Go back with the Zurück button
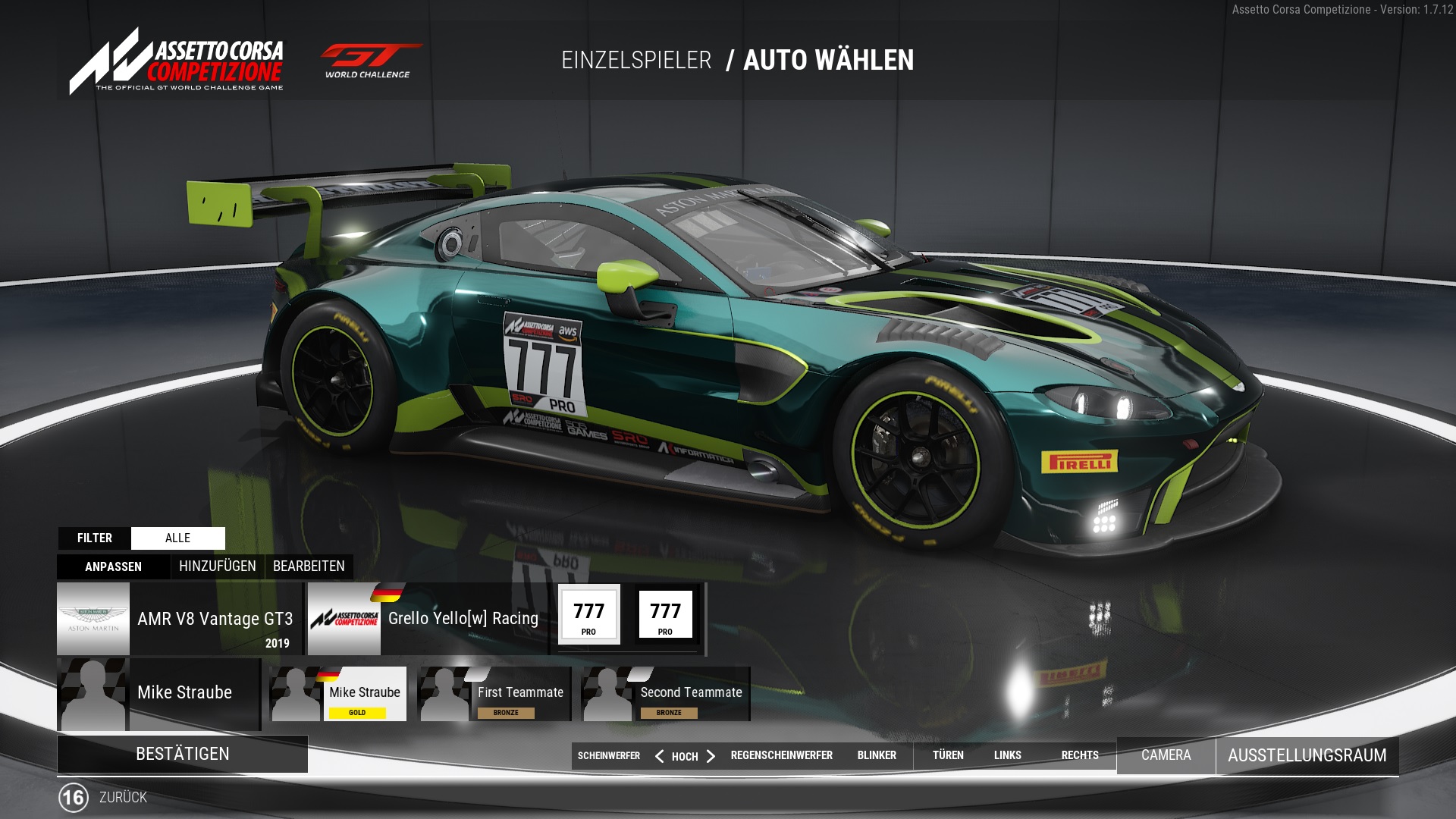 click(122, 797)
